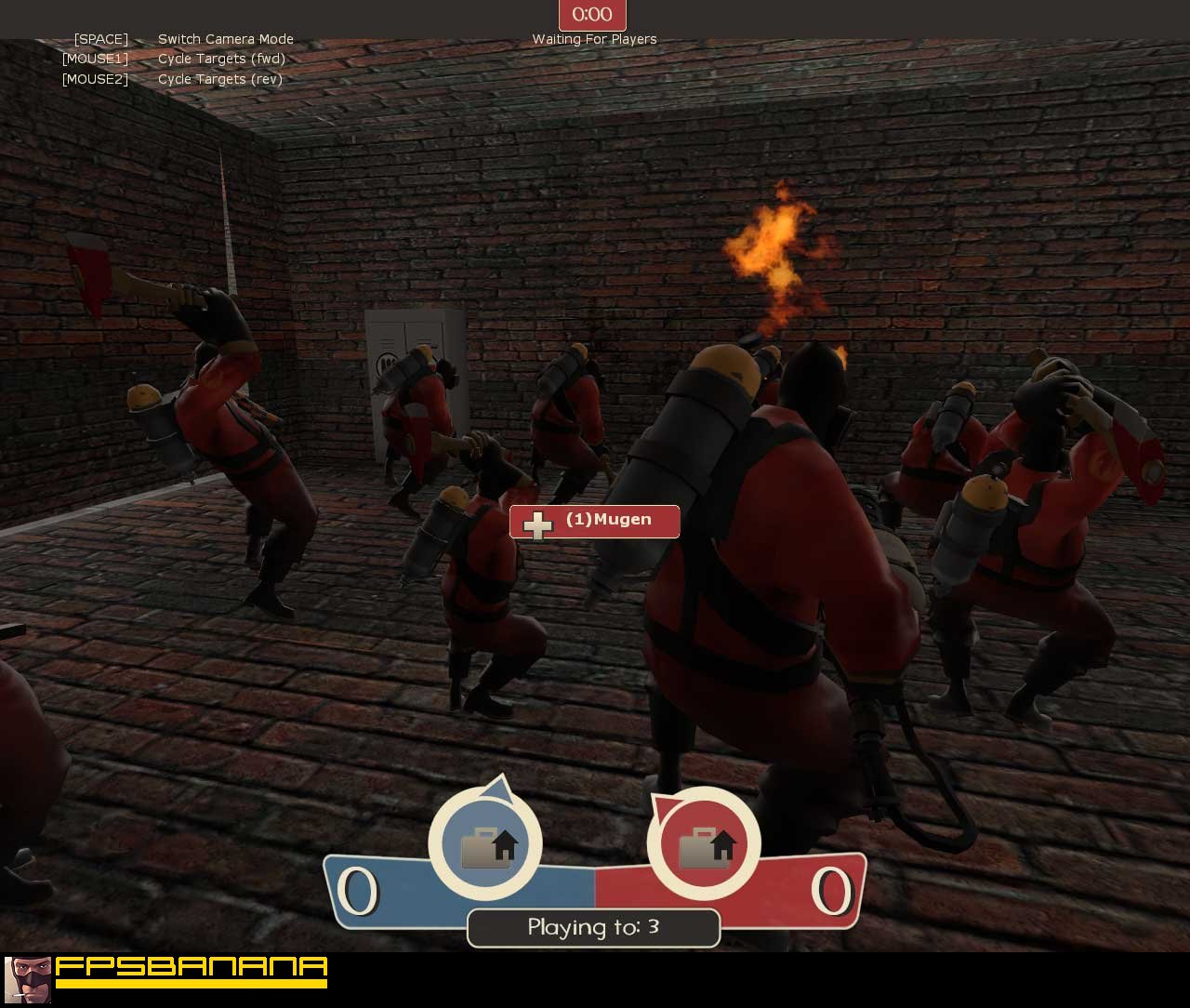
Task: Open the FPSBanana logo watermark
Action: [167, 978]
